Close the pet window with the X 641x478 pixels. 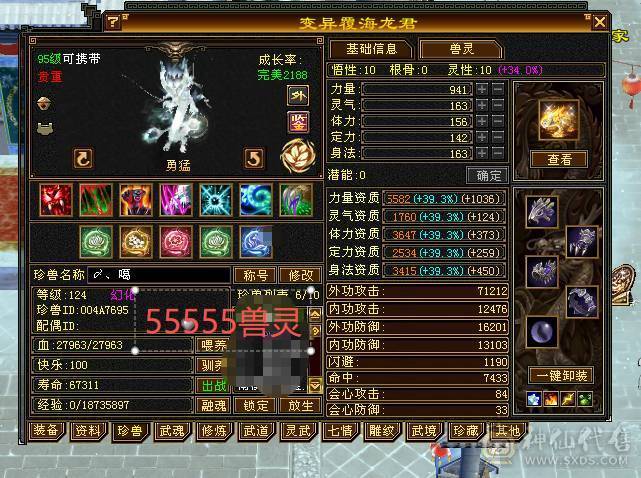coord(599,21)
